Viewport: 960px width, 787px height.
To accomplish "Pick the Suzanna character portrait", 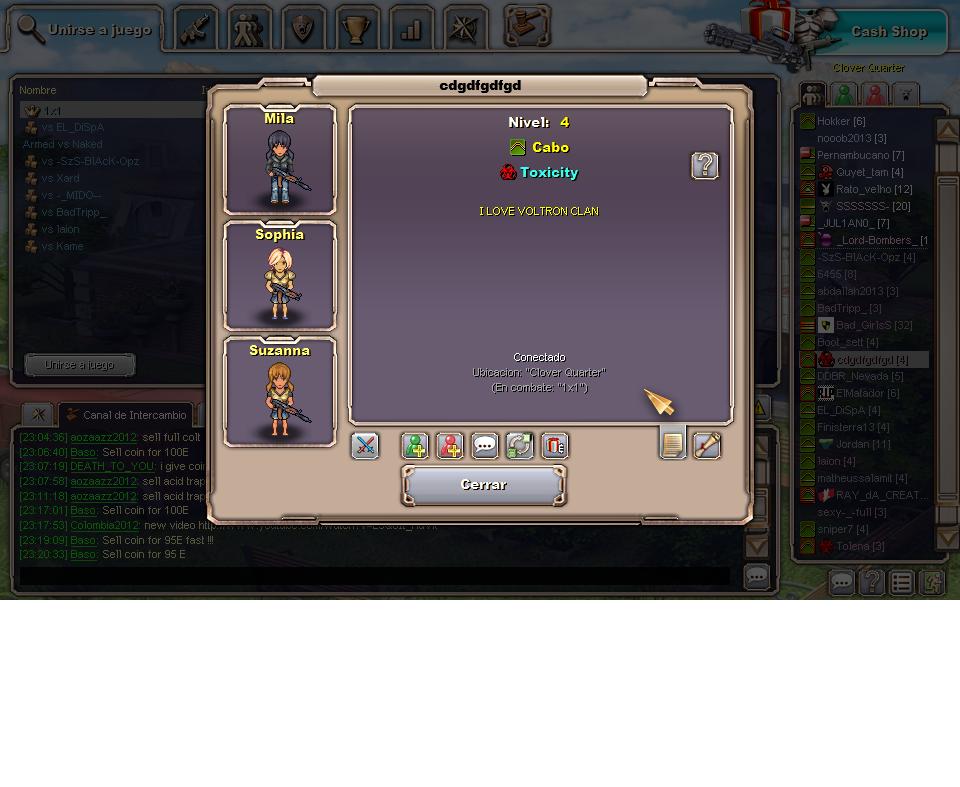I will (x=280, y=392).
